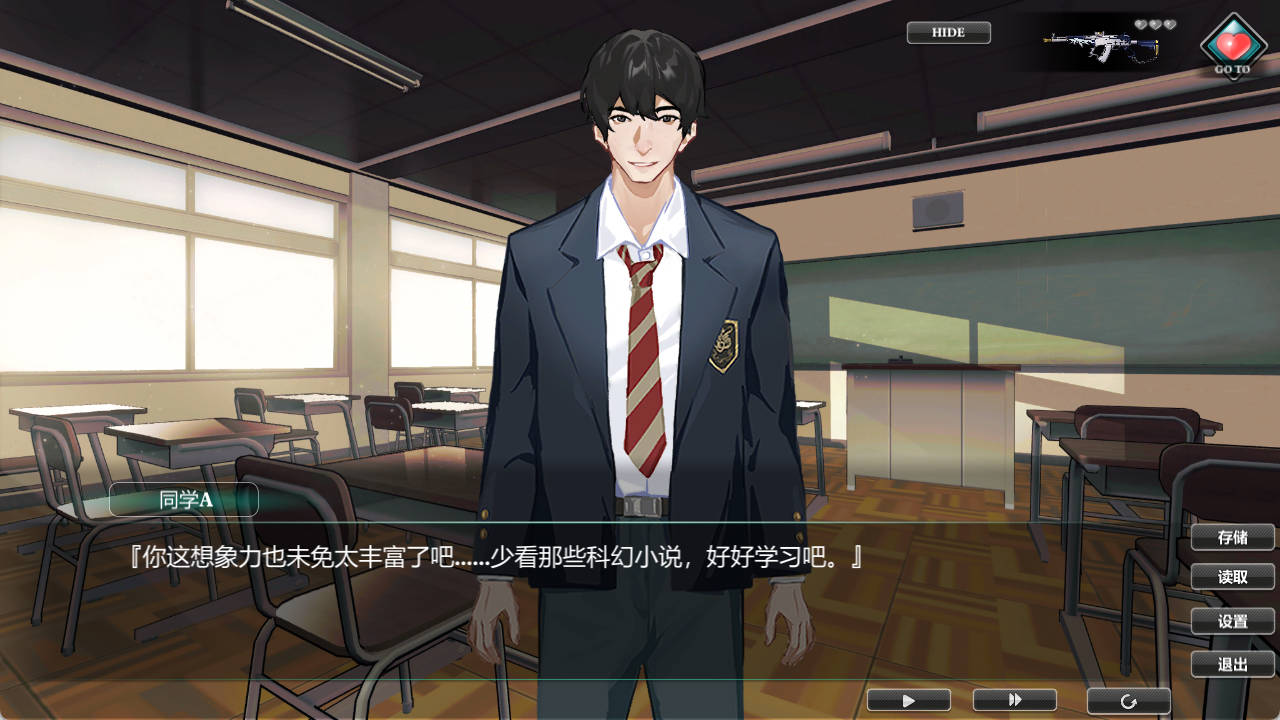Screen dimensions: 1280x720
Task: Enable skip mode with the double-arrow icon
Action: coord(1016,700)
